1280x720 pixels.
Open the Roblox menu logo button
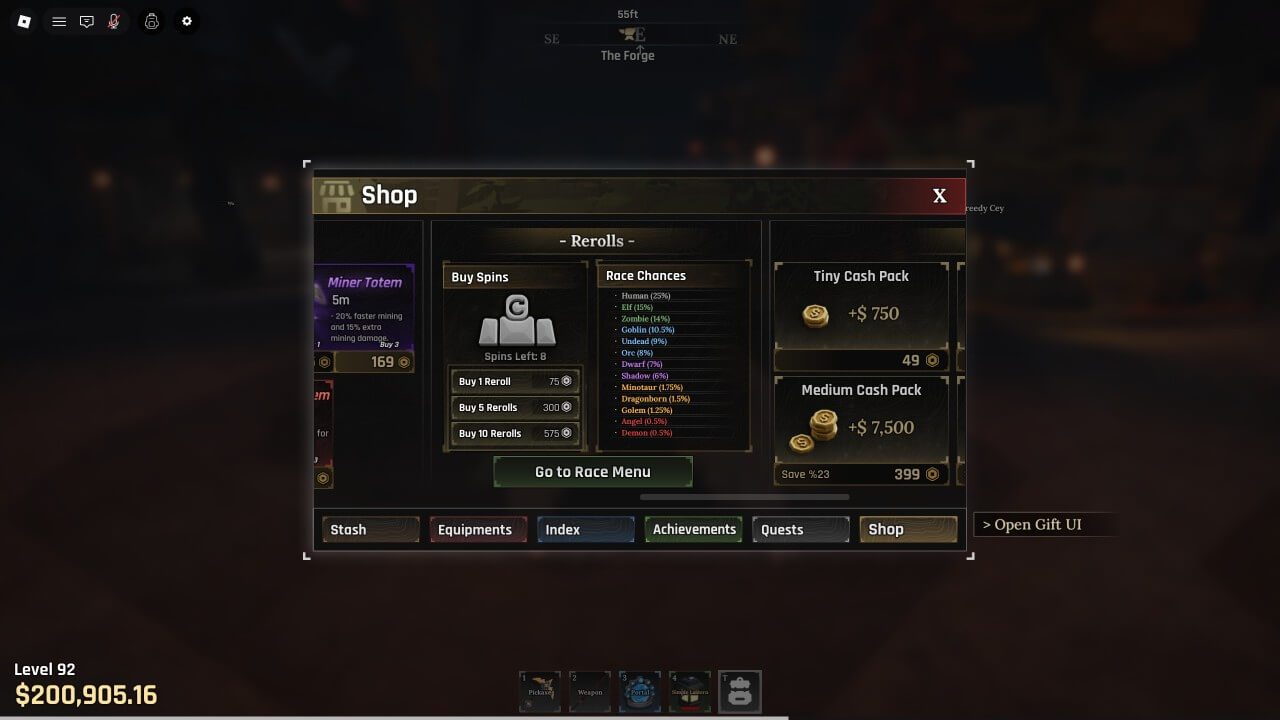tap(24, 21)
